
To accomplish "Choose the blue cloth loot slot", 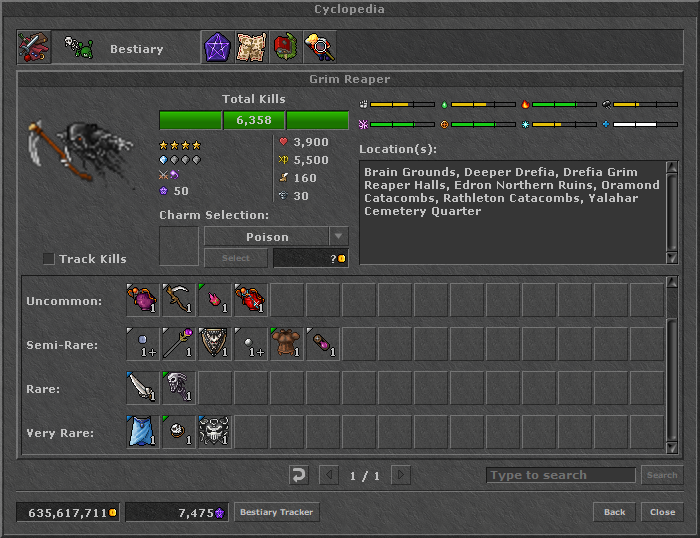I will tap(143, 432).
